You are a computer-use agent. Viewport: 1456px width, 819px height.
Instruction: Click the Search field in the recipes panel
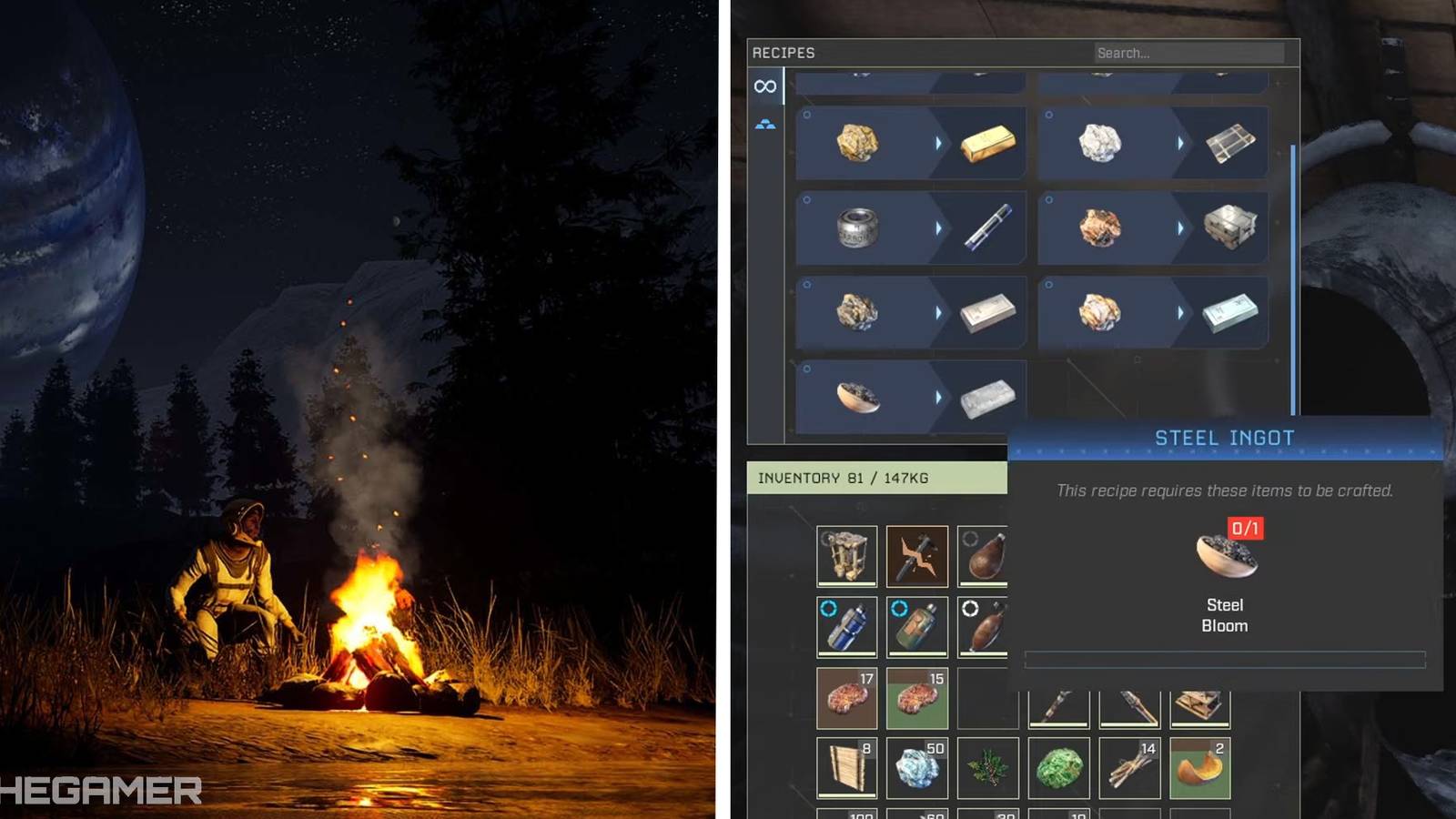pos(1188,52)
